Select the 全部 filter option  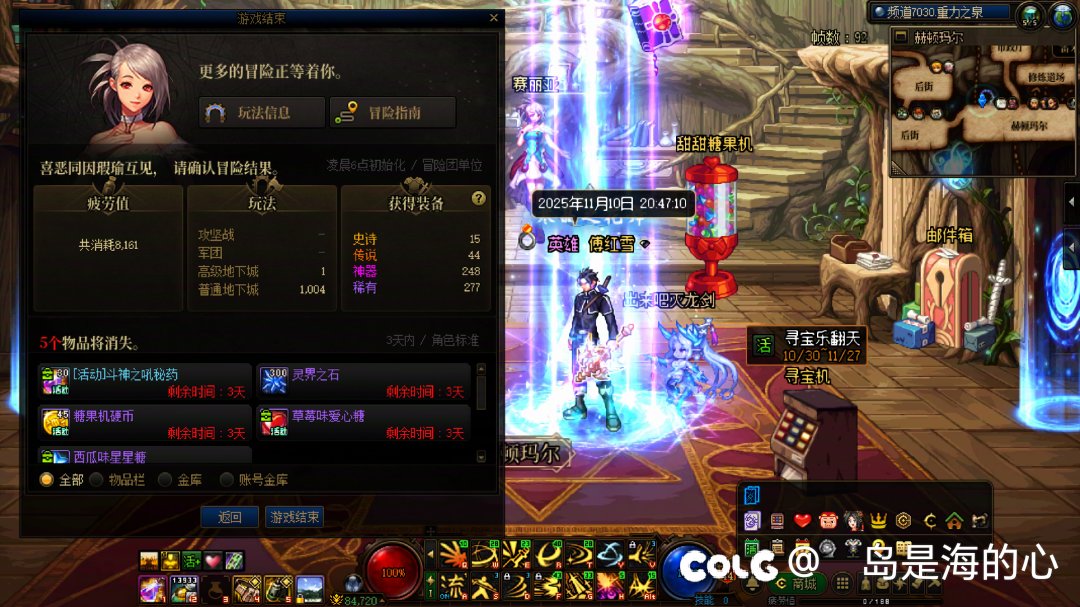pyautogui.click(x=47, y=480)
